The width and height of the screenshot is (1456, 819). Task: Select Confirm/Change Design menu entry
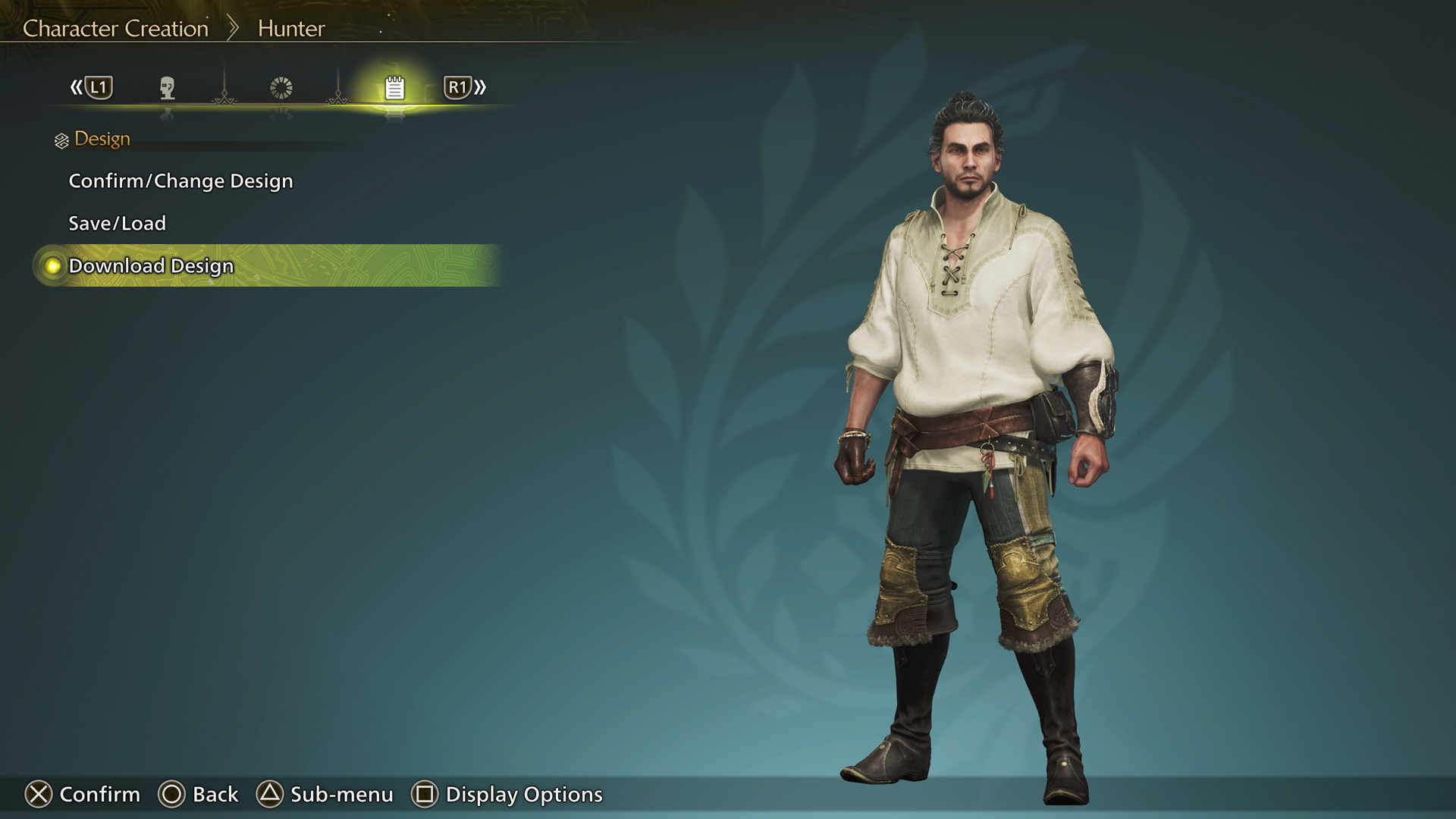180,181
